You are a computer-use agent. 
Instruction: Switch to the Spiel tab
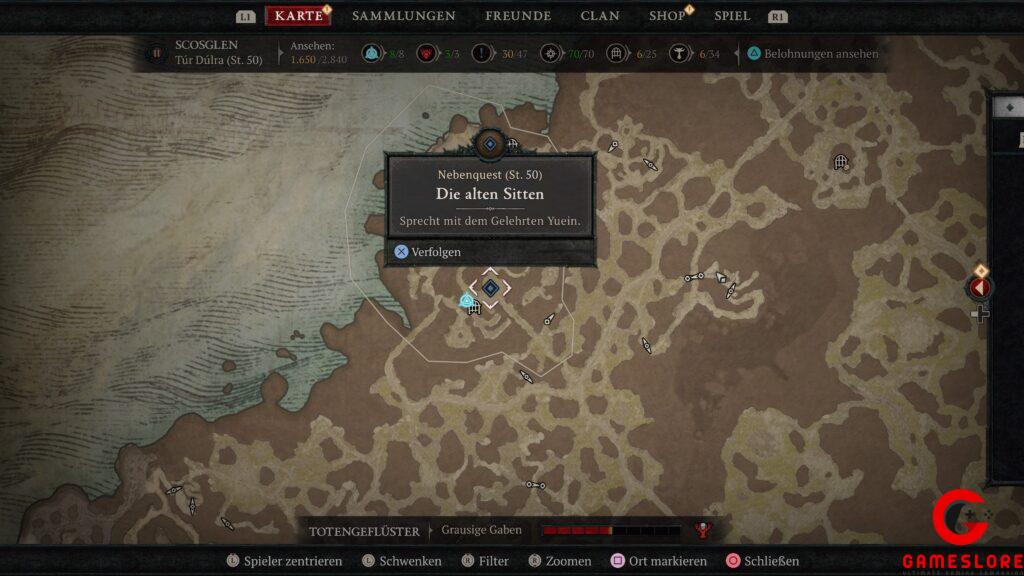(x=732, y=16)
